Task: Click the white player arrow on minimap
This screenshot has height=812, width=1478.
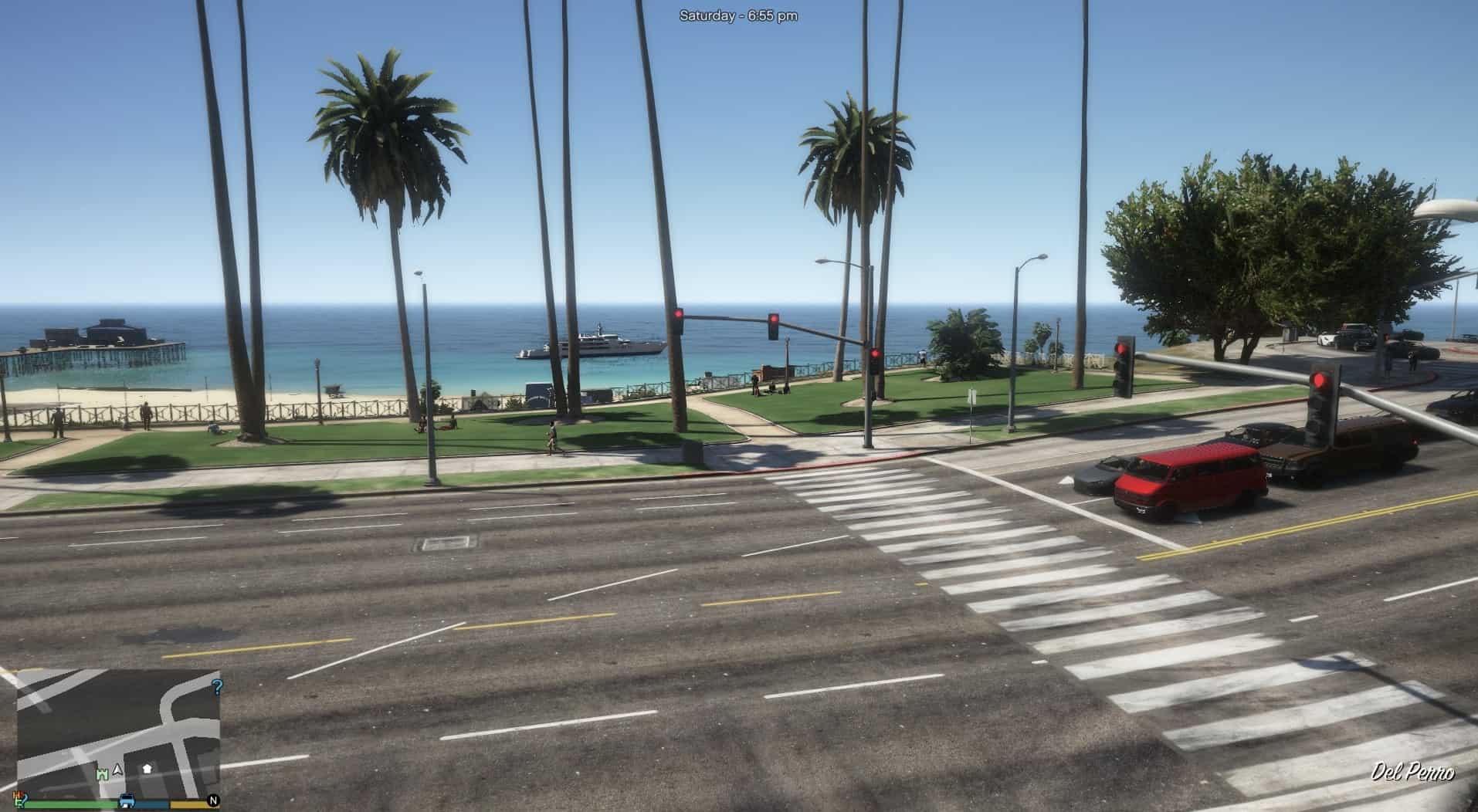Action: coord(118,770)
